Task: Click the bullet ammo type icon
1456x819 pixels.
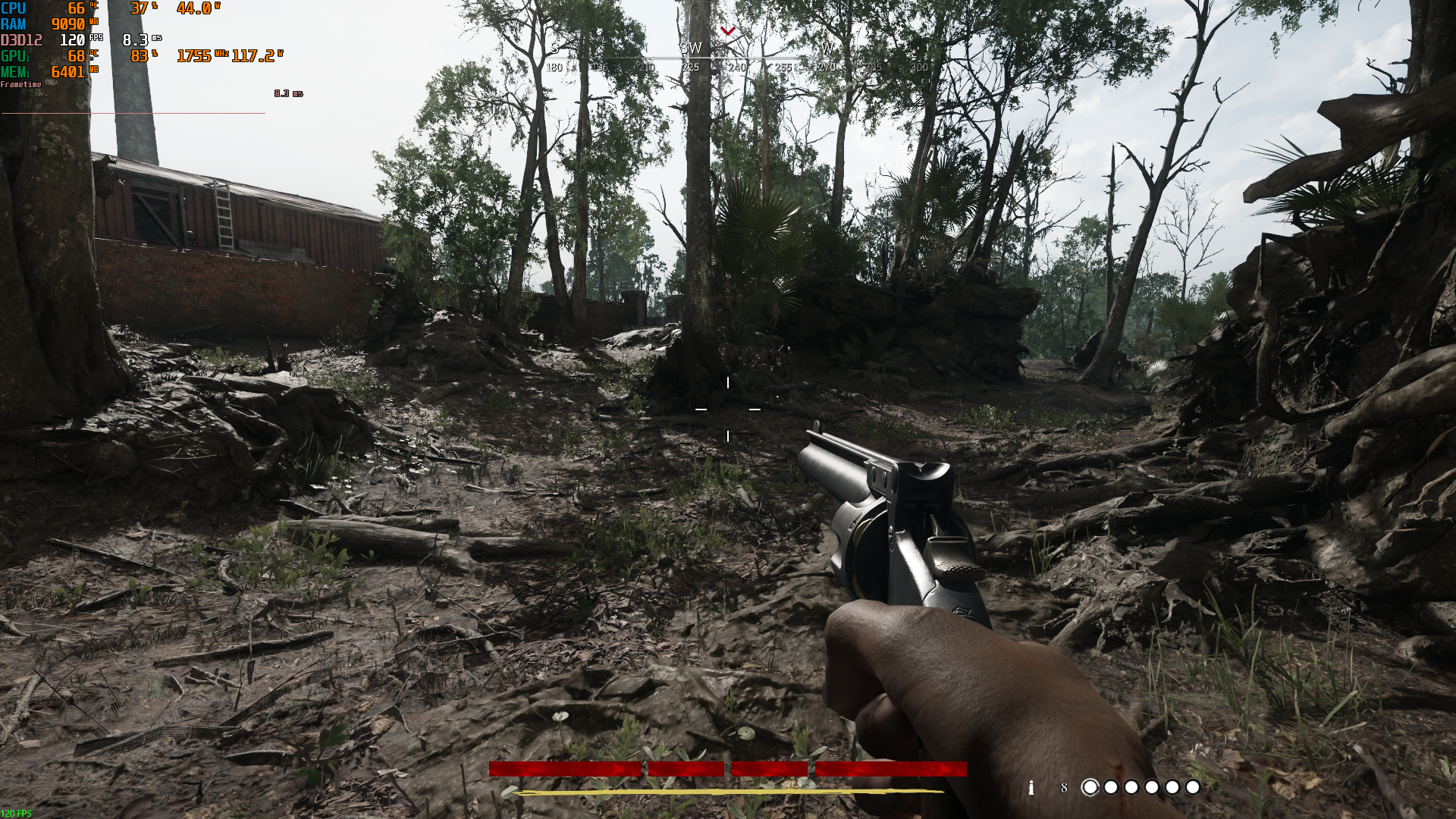Action: coord(1031,788)
